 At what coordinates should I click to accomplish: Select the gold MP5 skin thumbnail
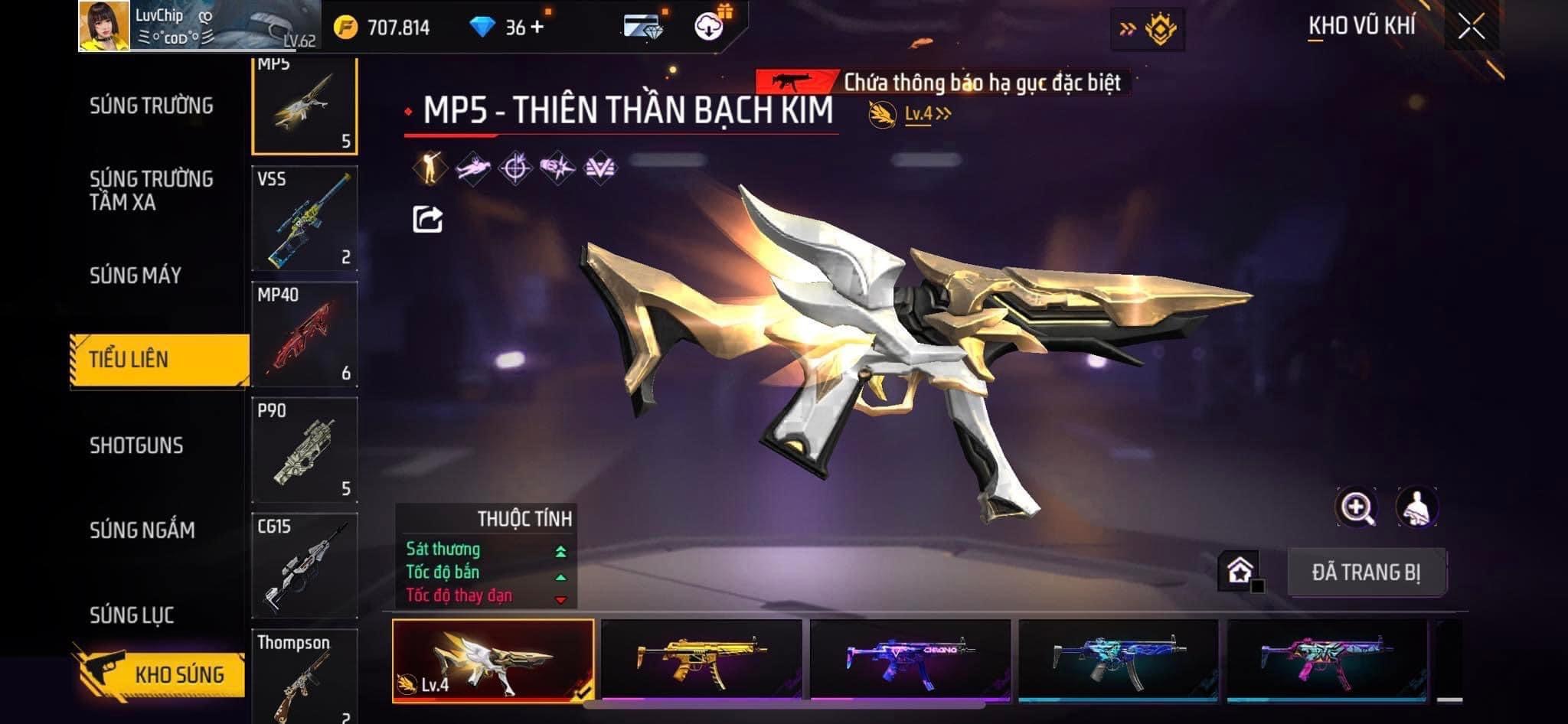(701, 660)
